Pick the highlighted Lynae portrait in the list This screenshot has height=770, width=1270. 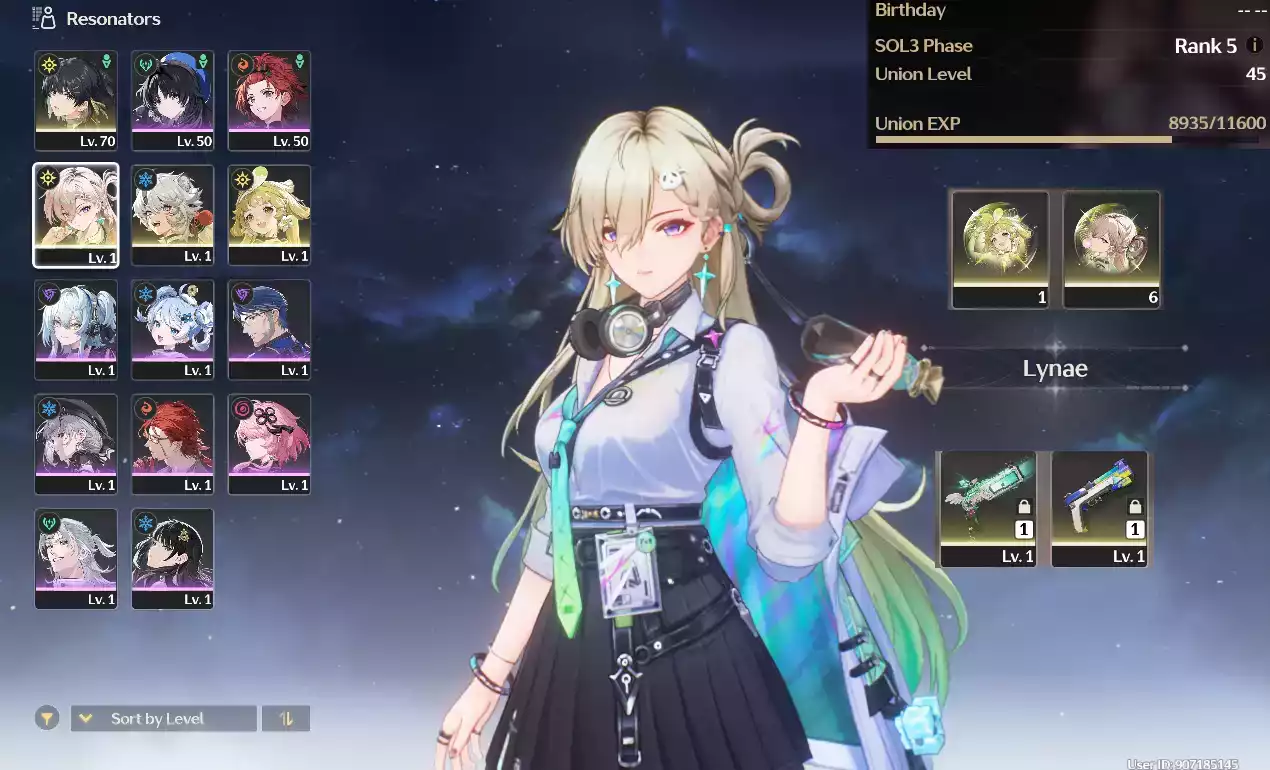[x=76, y=215]
